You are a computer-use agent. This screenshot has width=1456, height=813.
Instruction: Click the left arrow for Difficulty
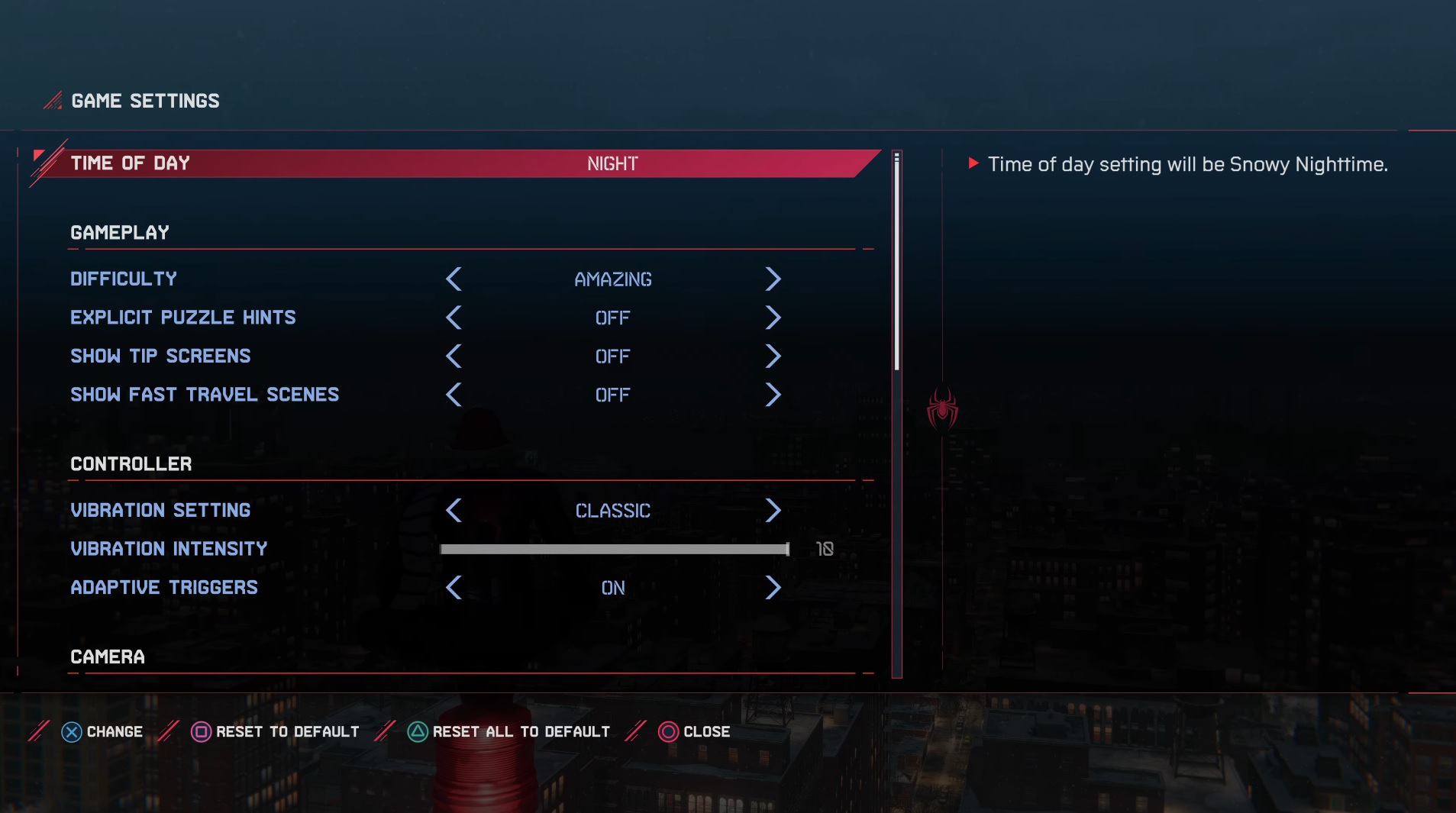[x=454, y=279]
